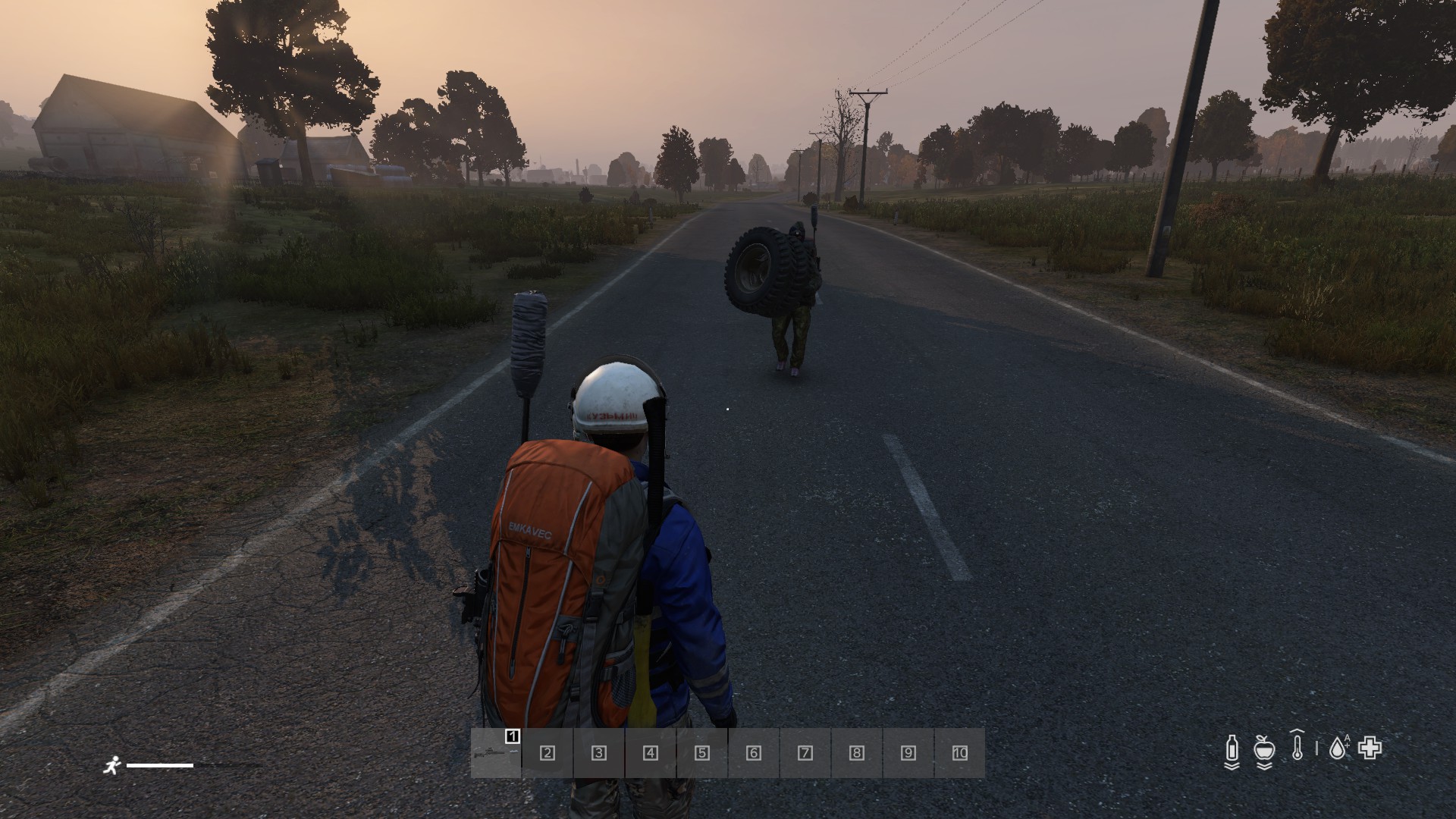Select hotbar slot number 10
This screenshot has width=1456, height=819.
click(959, 753)
